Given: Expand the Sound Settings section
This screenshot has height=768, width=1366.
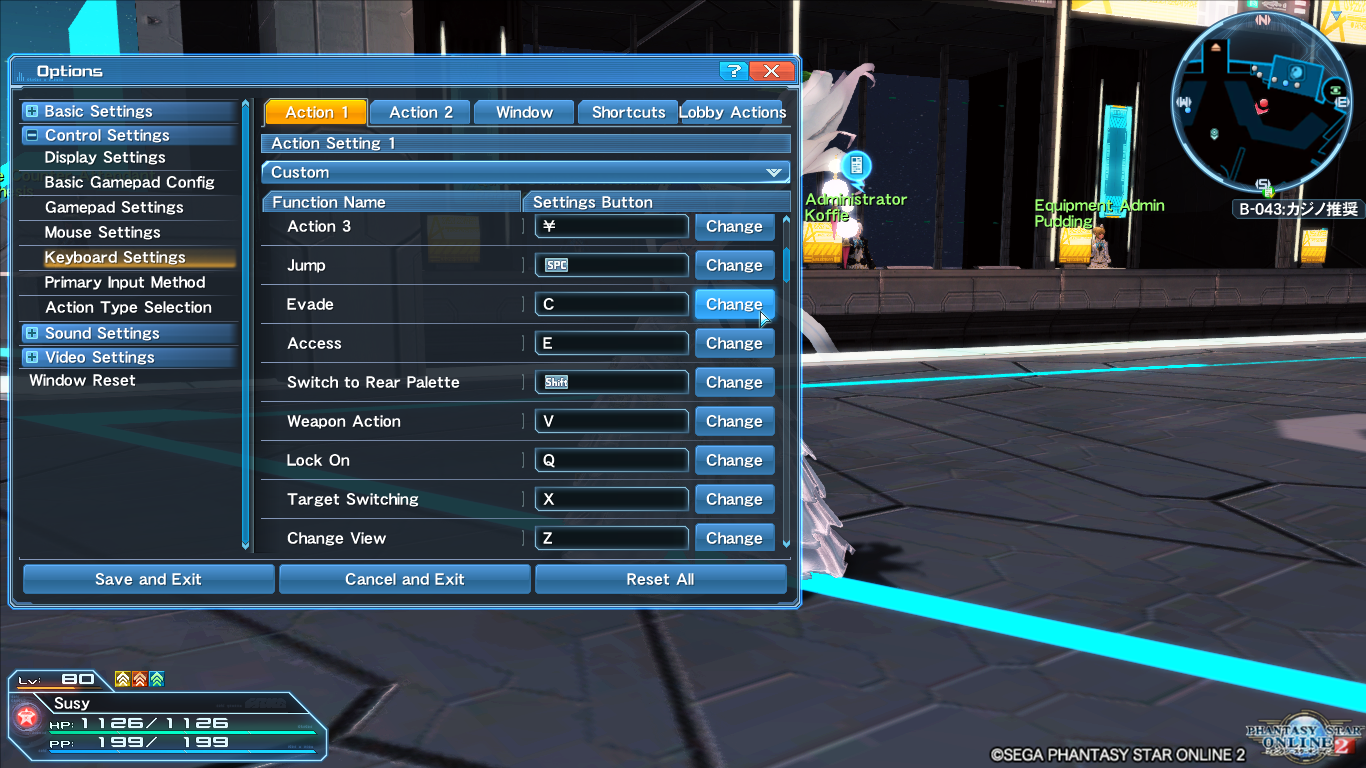Looking at the screenshot, I should coord(34,332).
